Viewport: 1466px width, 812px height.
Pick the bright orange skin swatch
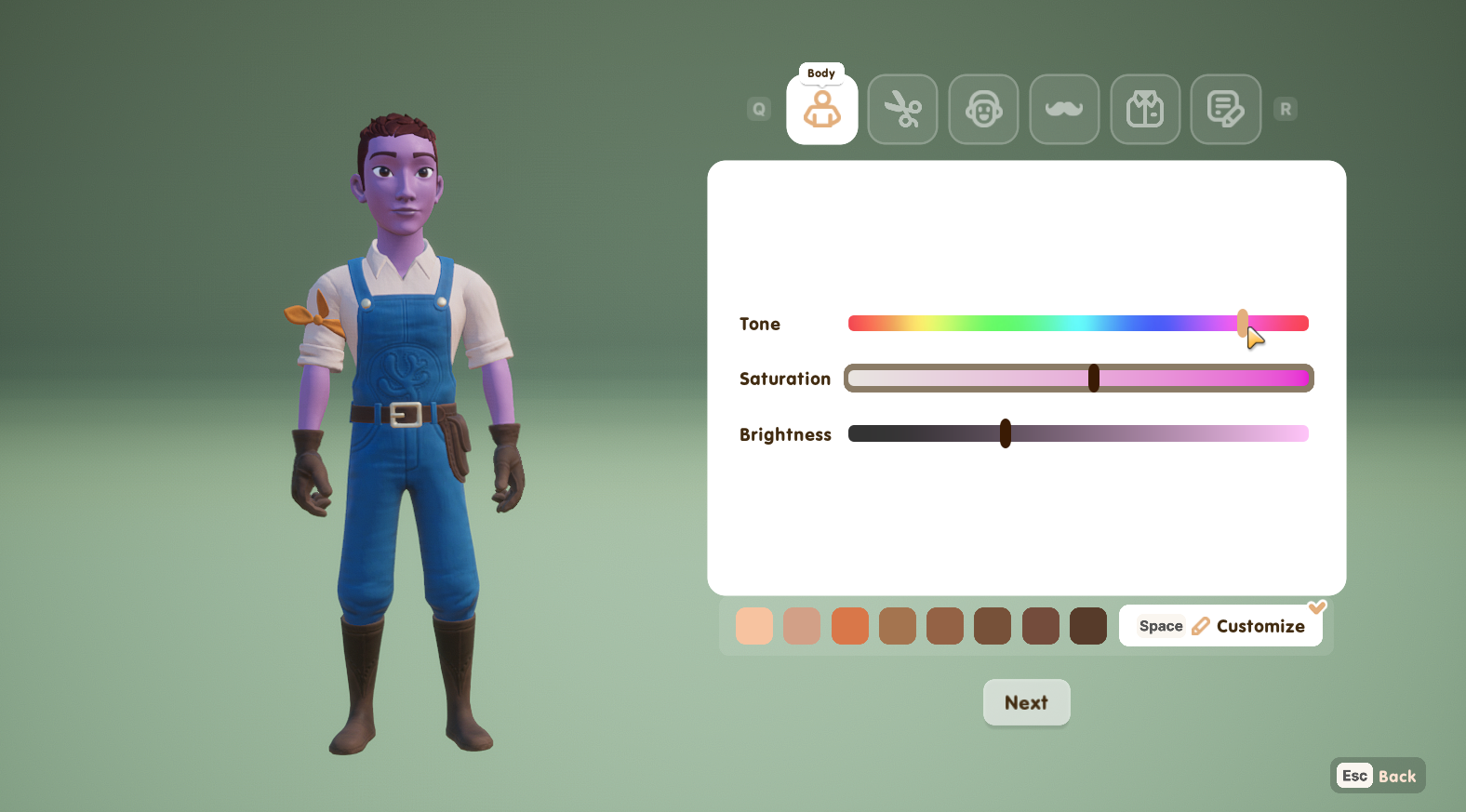(850, 626)
